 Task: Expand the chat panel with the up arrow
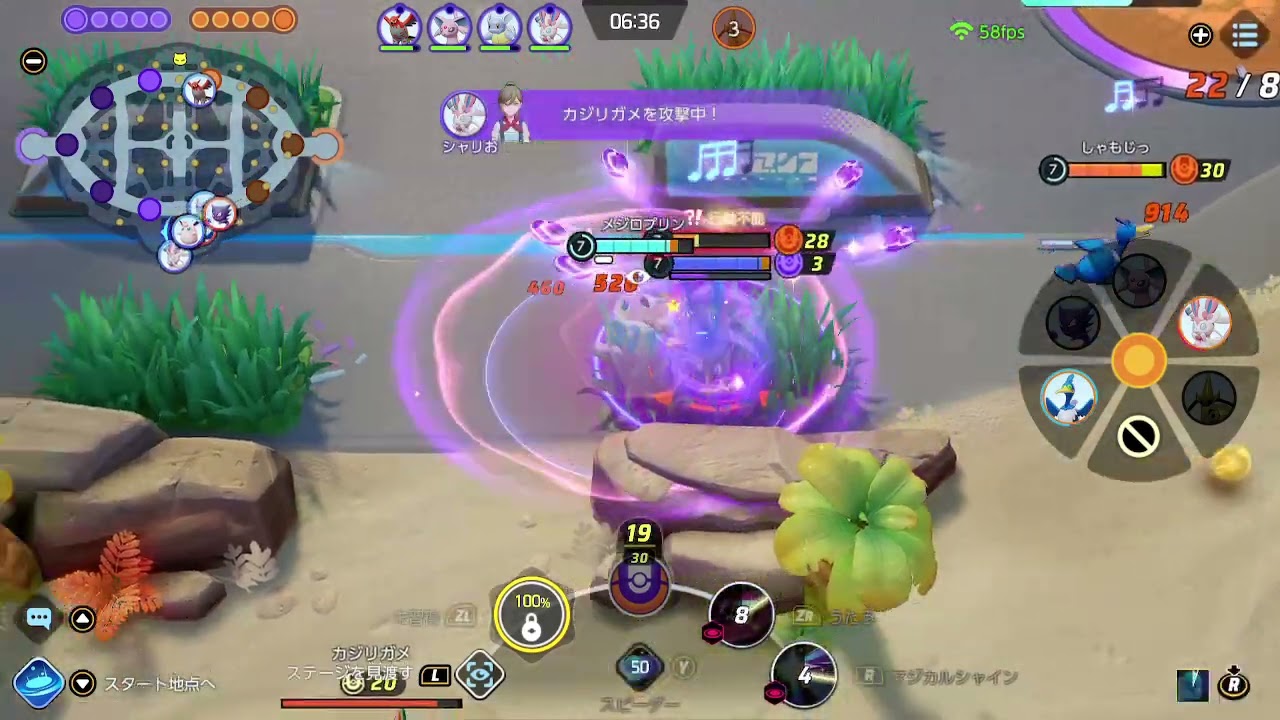[83, 619]
